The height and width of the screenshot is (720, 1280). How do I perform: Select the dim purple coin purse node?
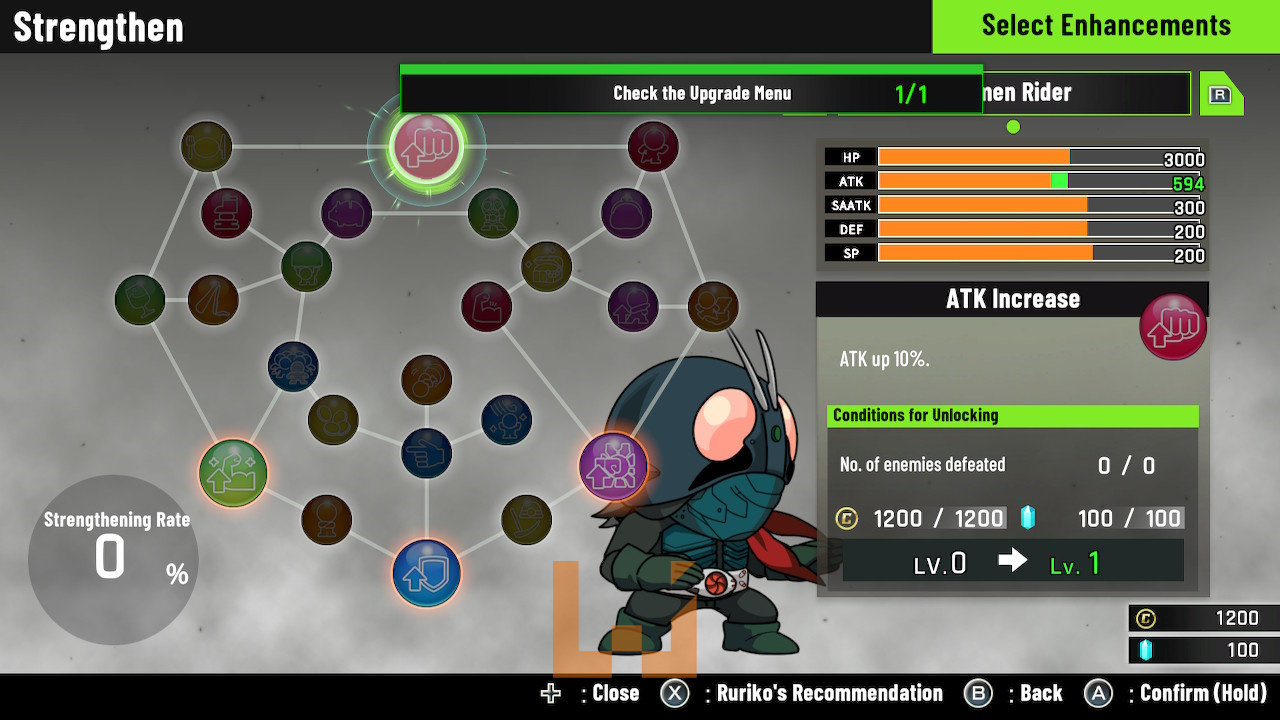click(x=627, y=213)
